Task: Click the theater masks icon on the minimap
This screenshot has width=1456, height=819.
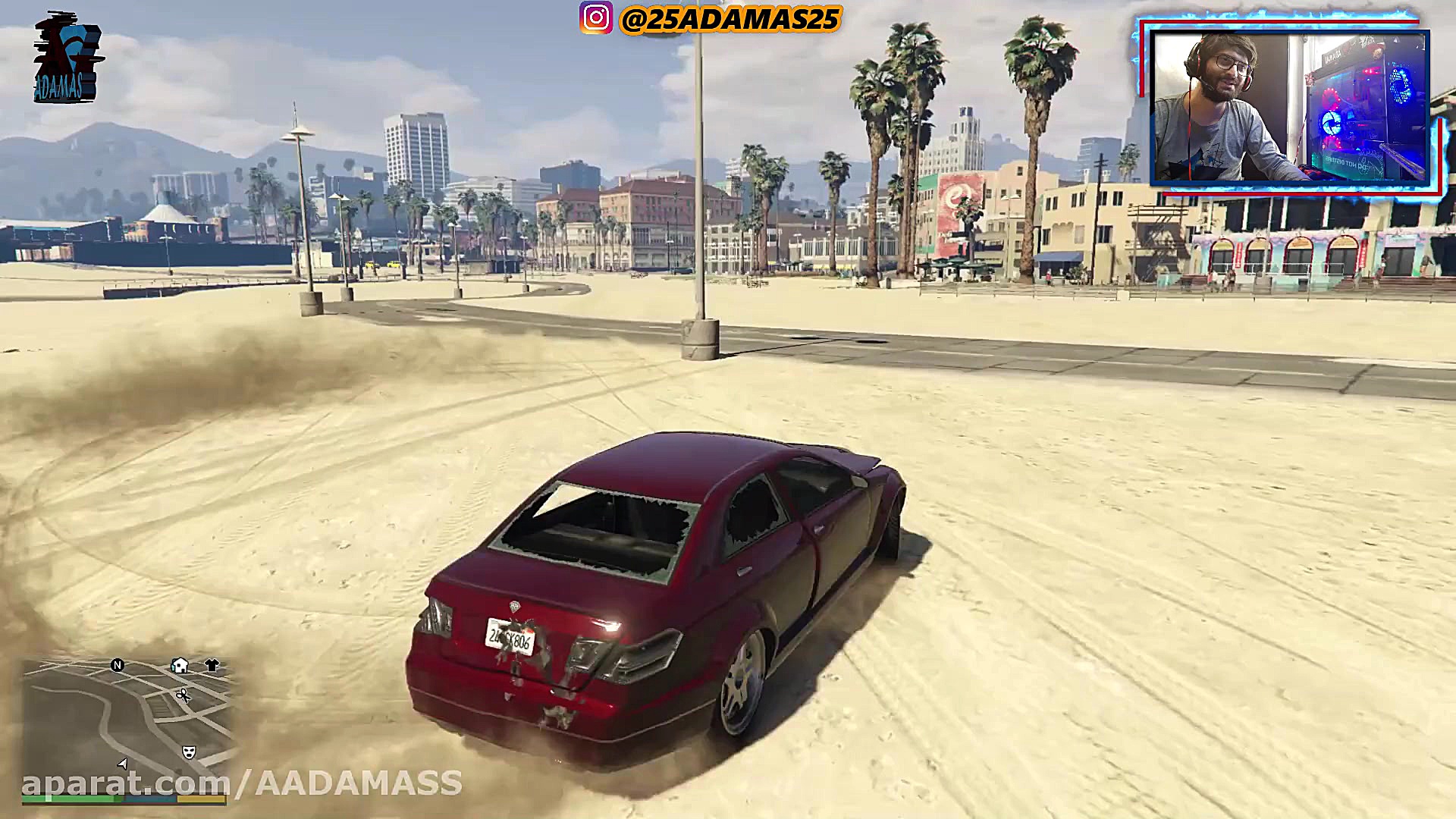Action: (189, 752)
